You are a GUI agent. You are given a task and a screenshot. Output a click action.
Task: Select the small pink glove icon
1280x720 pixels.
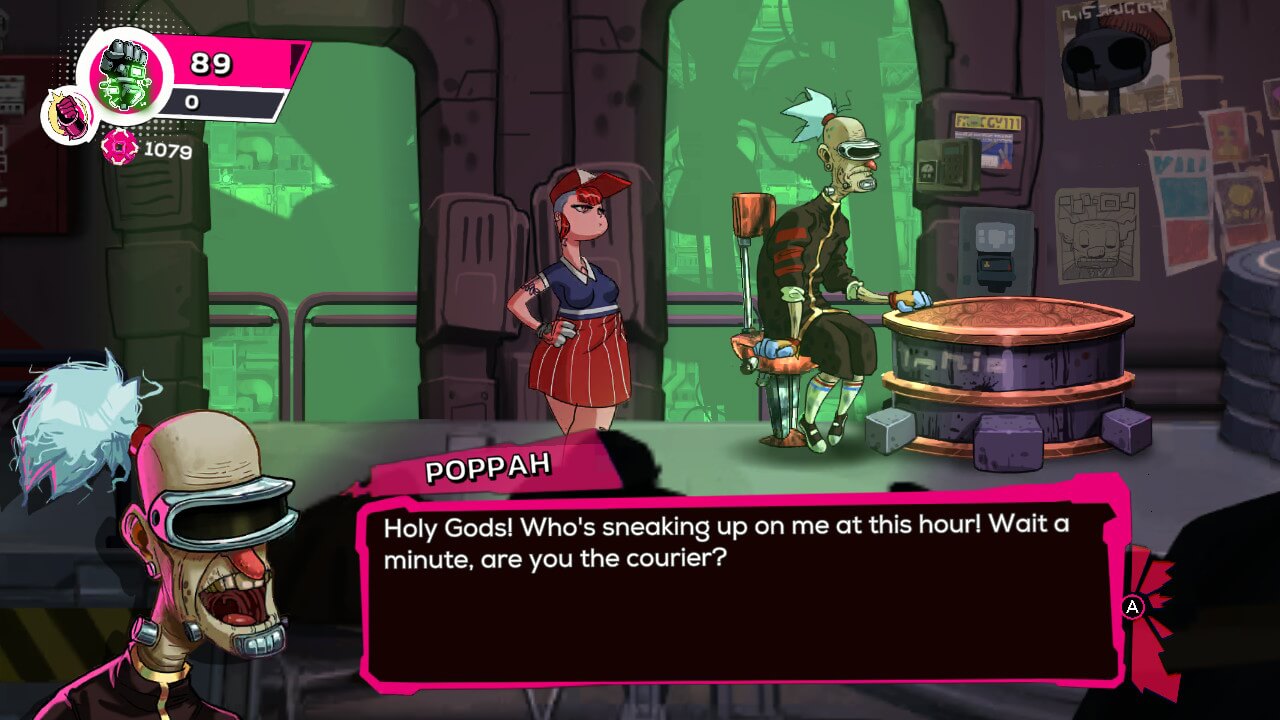point(69,115)
